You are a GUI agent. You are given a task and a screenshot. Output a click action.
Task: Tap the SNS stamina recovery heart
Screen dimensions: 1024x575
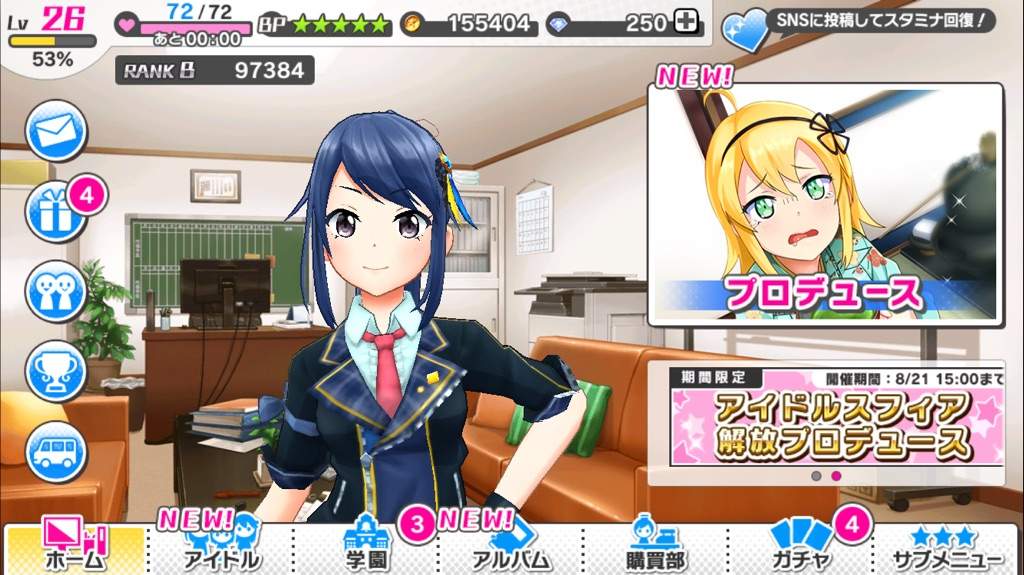coord(746,30)
